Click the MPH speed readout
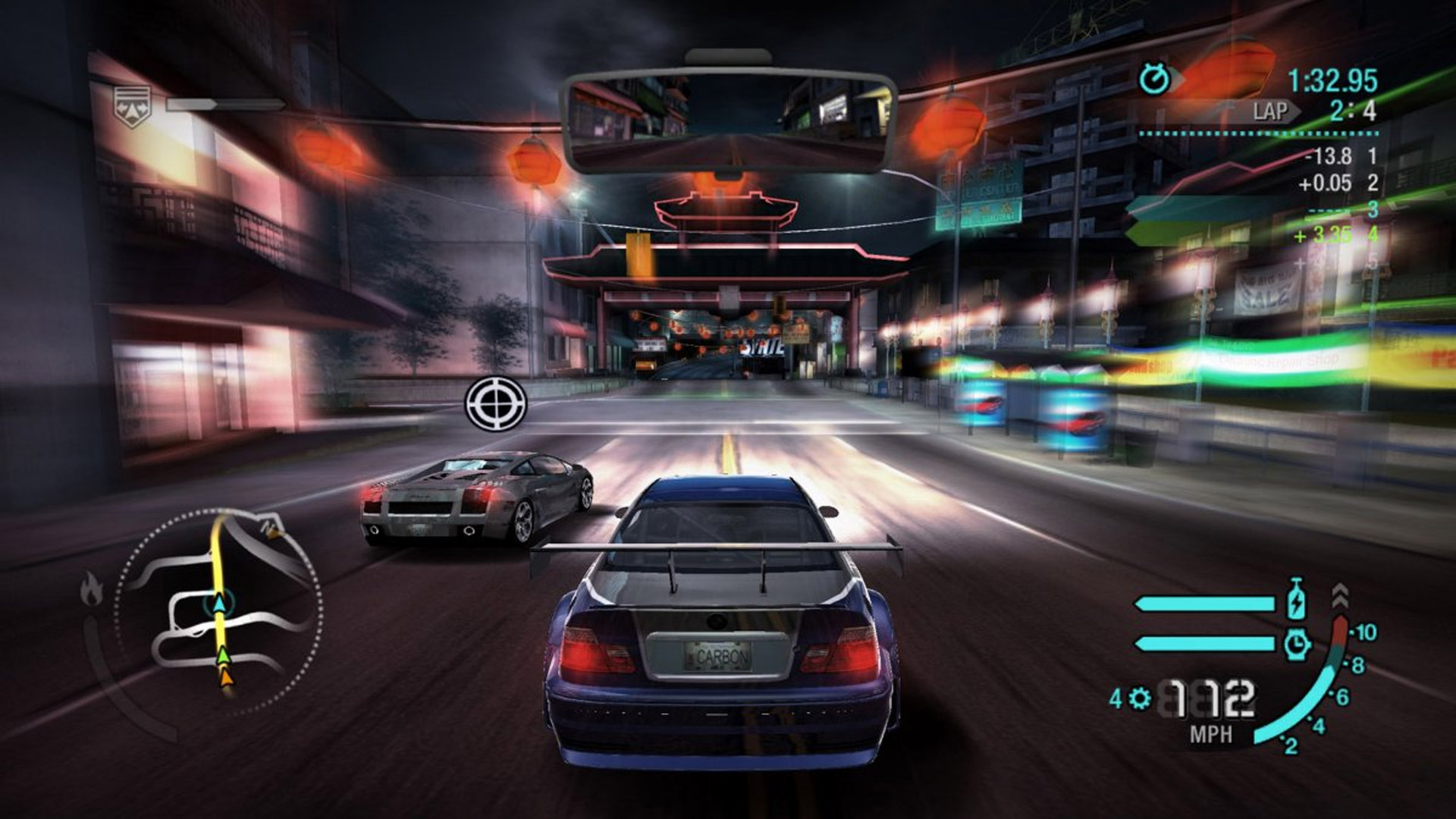The height and width of the screenshot is (819, 1456). 1211,734
